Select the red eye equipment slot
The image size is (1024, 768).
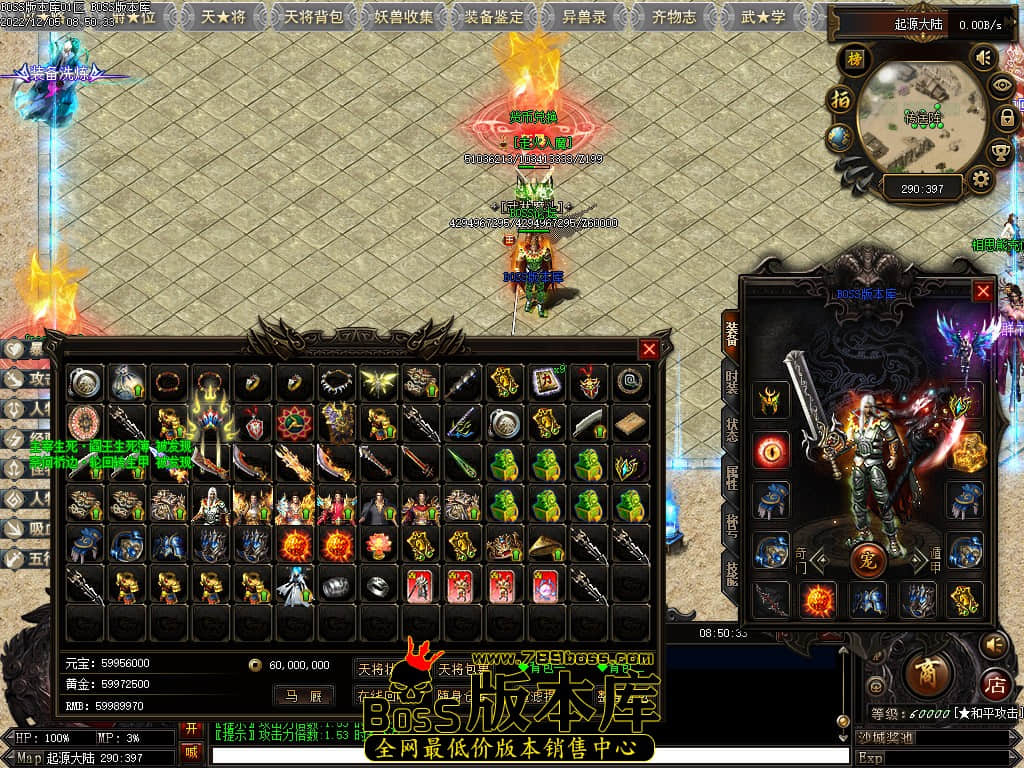[771, 450]
